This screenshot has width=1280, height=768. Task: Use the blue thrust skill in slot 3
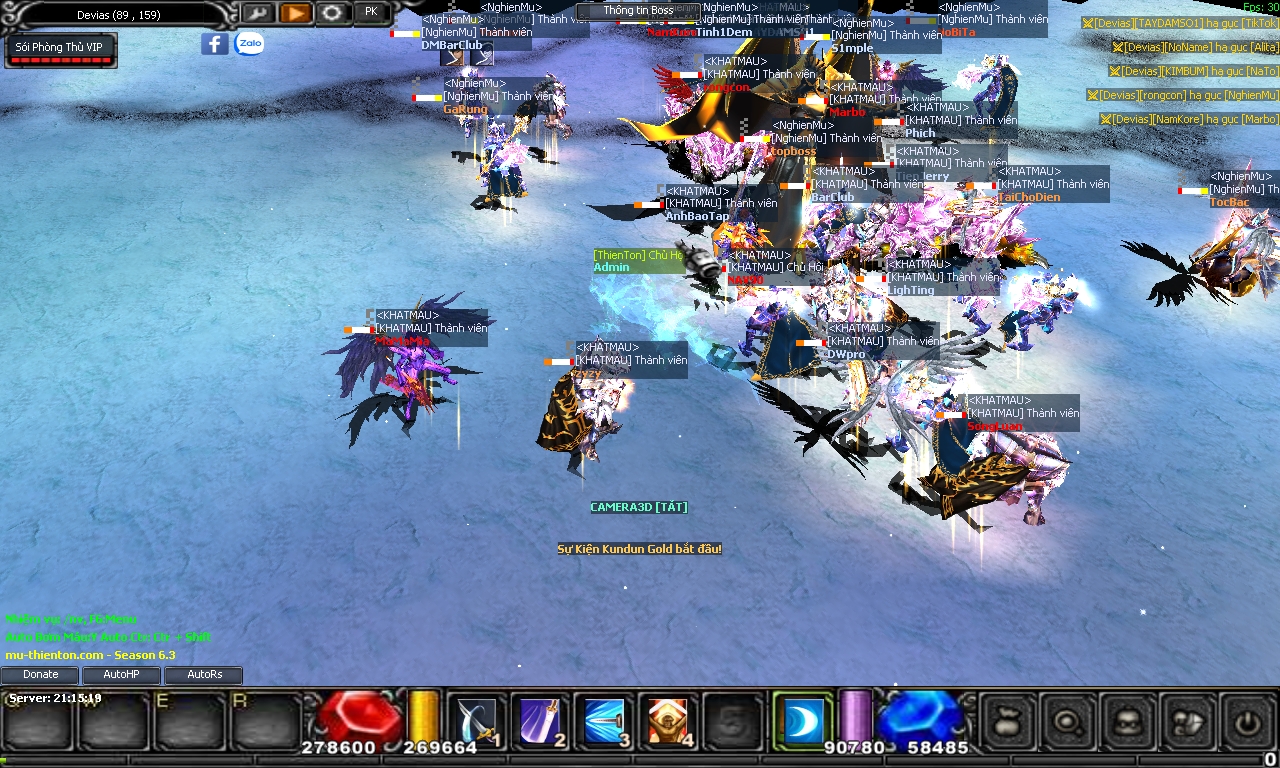click(604, 720)
